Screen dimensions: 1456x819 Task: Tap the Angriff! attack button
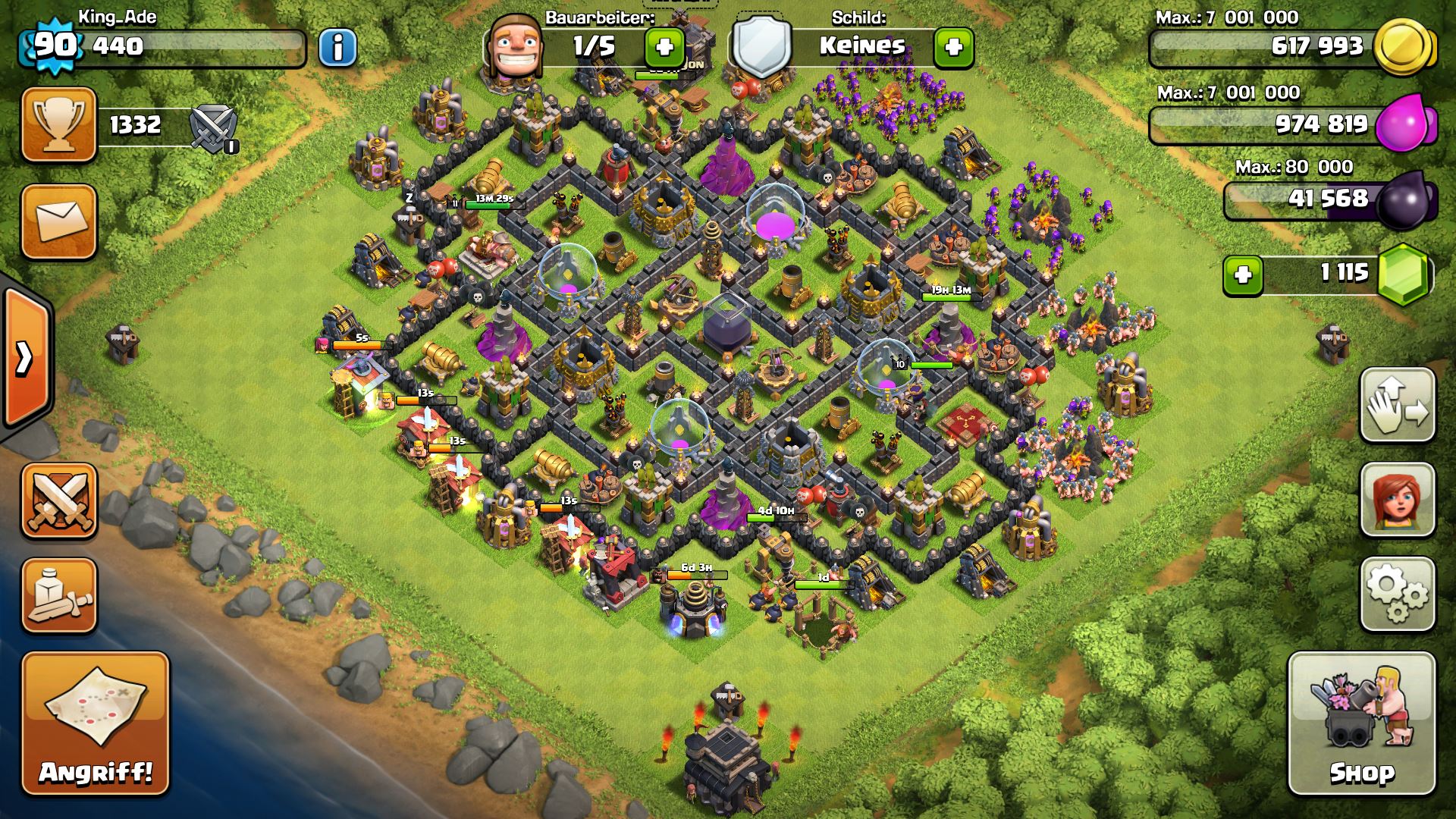96,723
